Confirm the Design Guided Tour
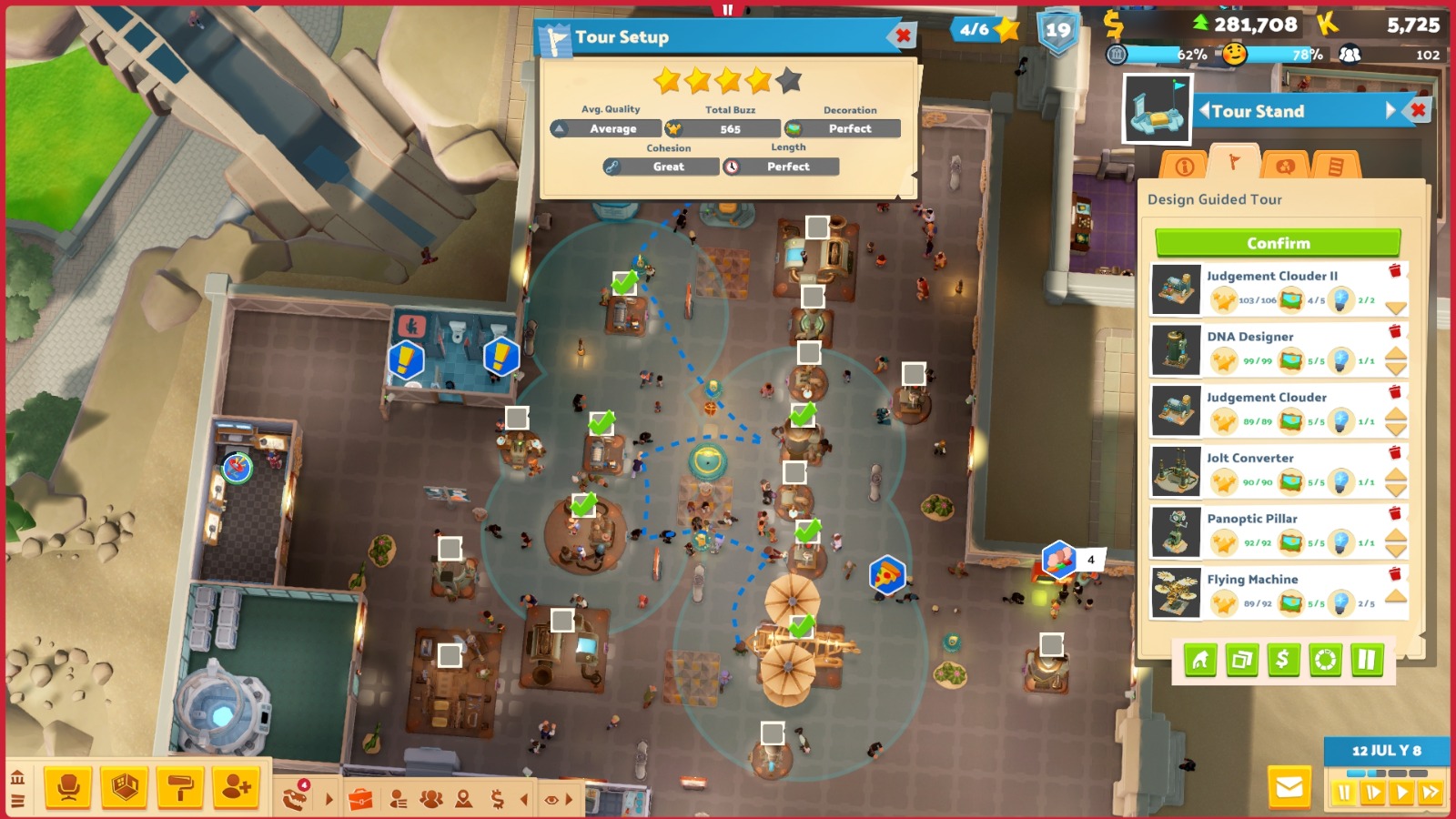This screenshot has height=819, width=1456. (1278, 243)
